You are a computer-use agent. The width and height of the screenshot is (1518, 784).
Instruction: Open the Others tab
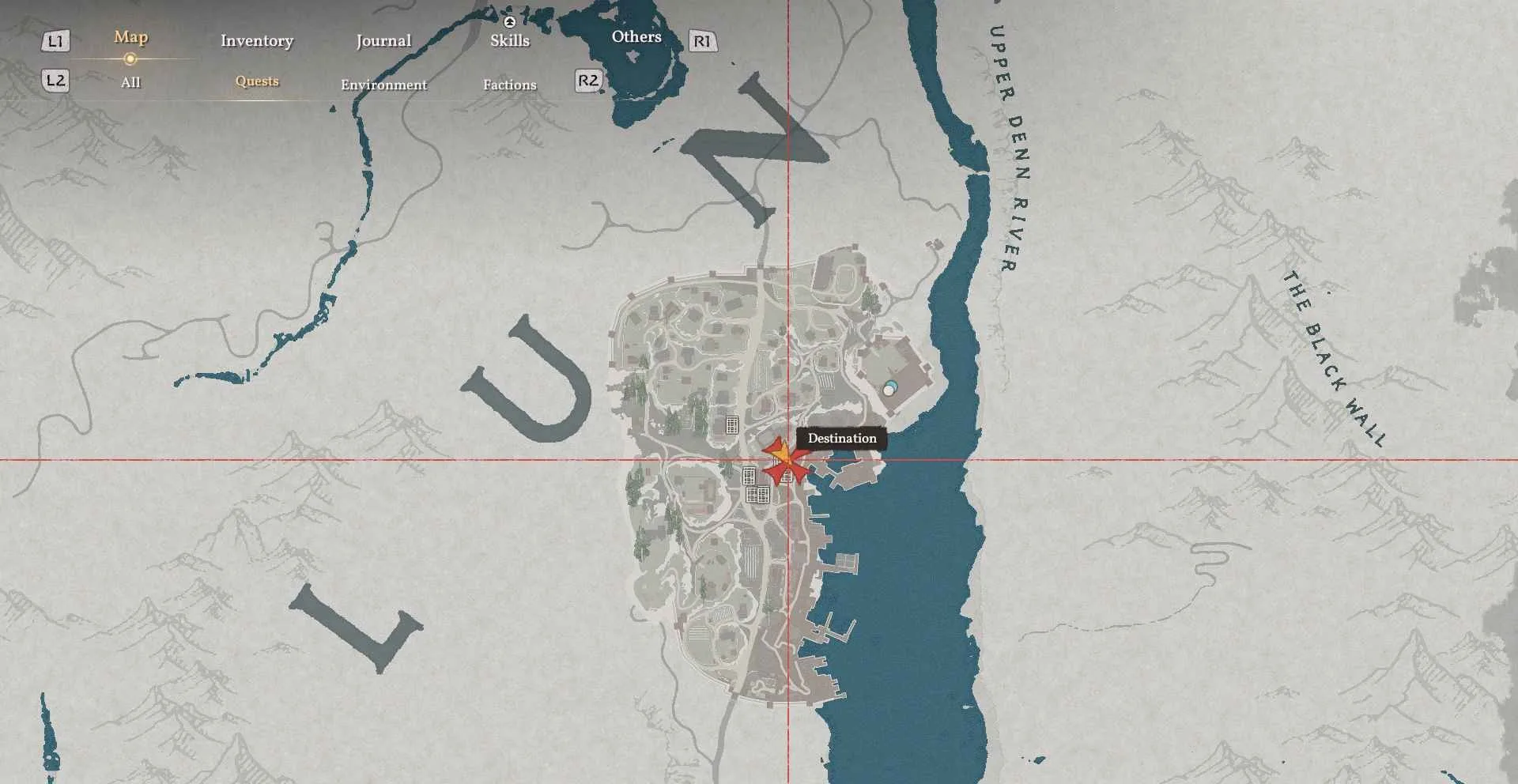point(636,36)
